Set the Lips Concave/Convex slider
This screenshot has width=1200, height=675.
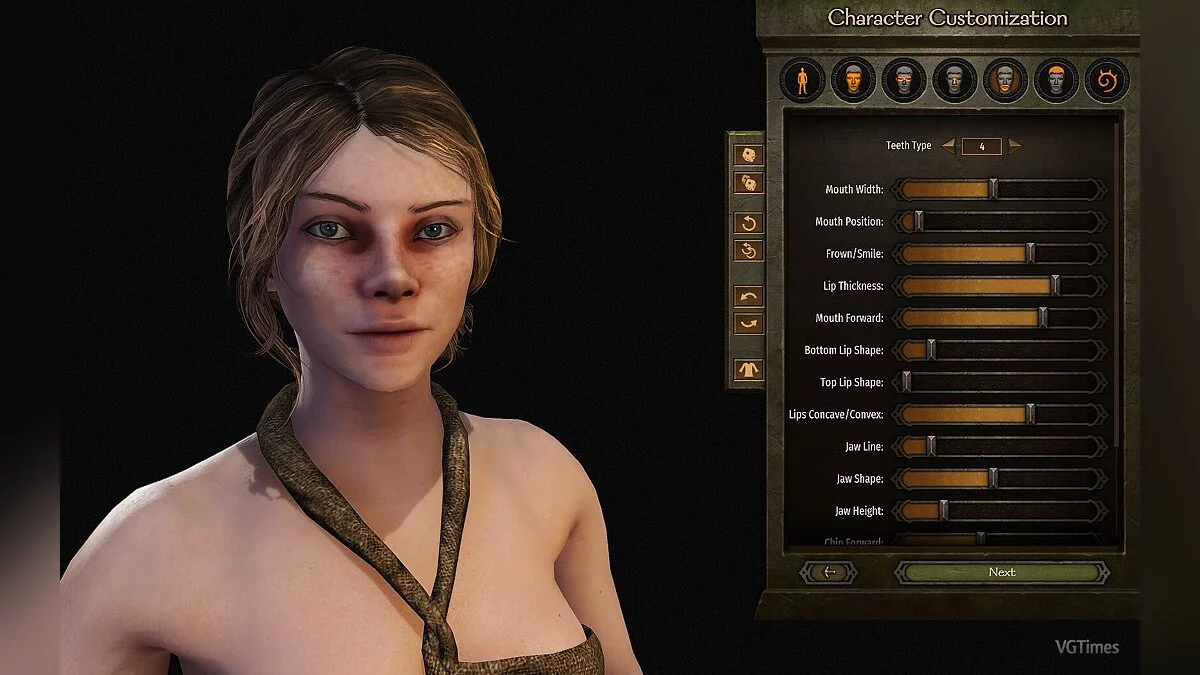[1030, 414]
